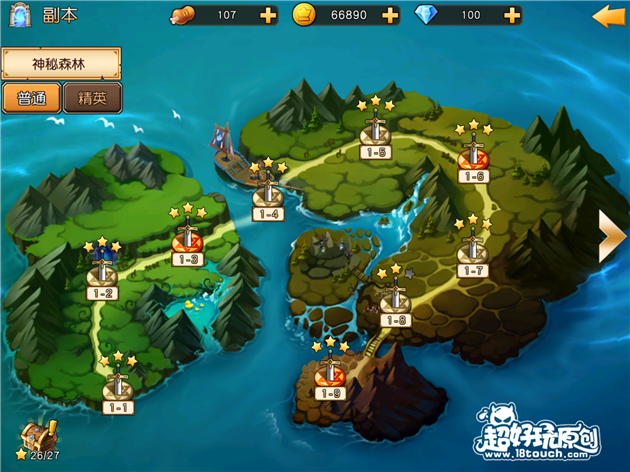Go to the next chapter map arrow
The width and height of the screenshot is (630, 472).
click(610, 237)
